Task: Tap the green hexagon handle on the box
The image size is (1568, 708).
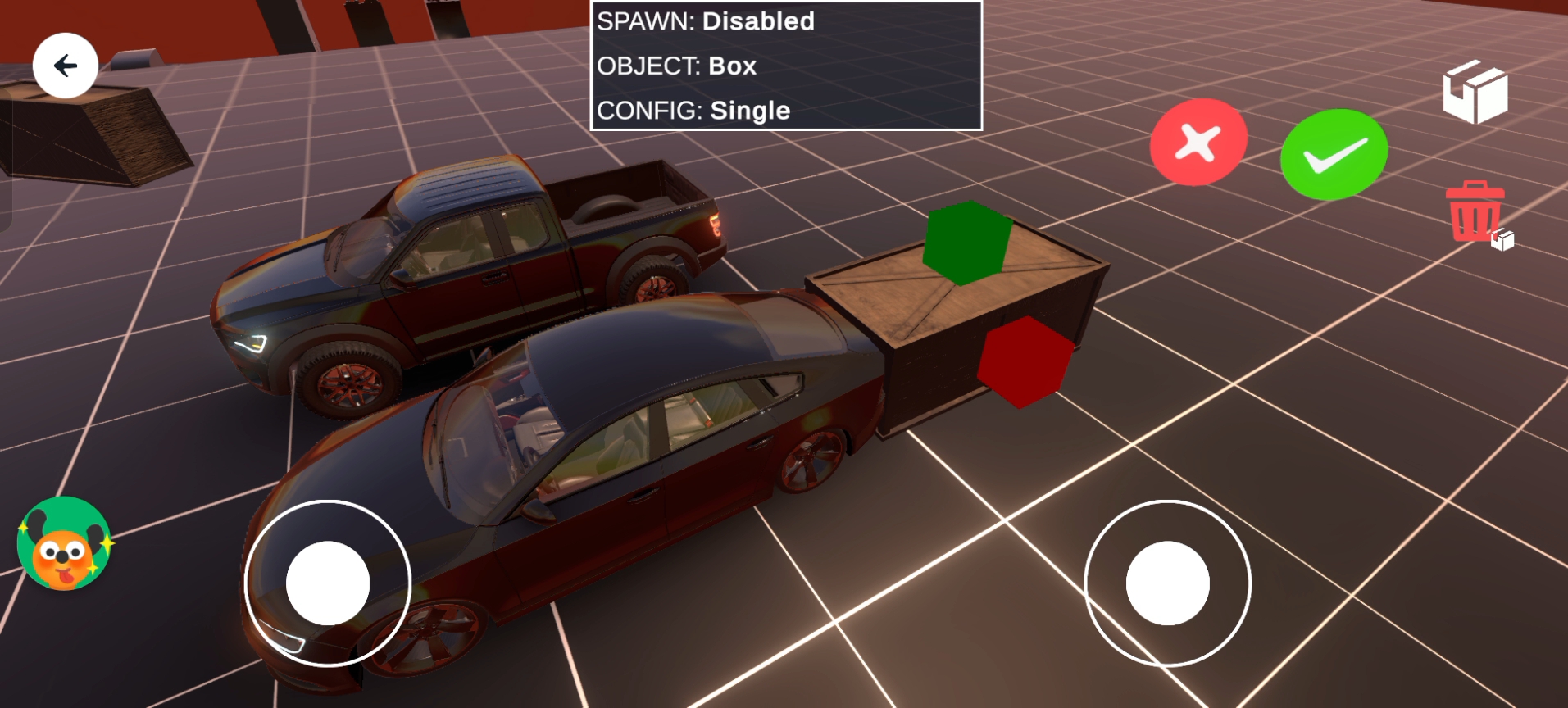Action: 966,243
